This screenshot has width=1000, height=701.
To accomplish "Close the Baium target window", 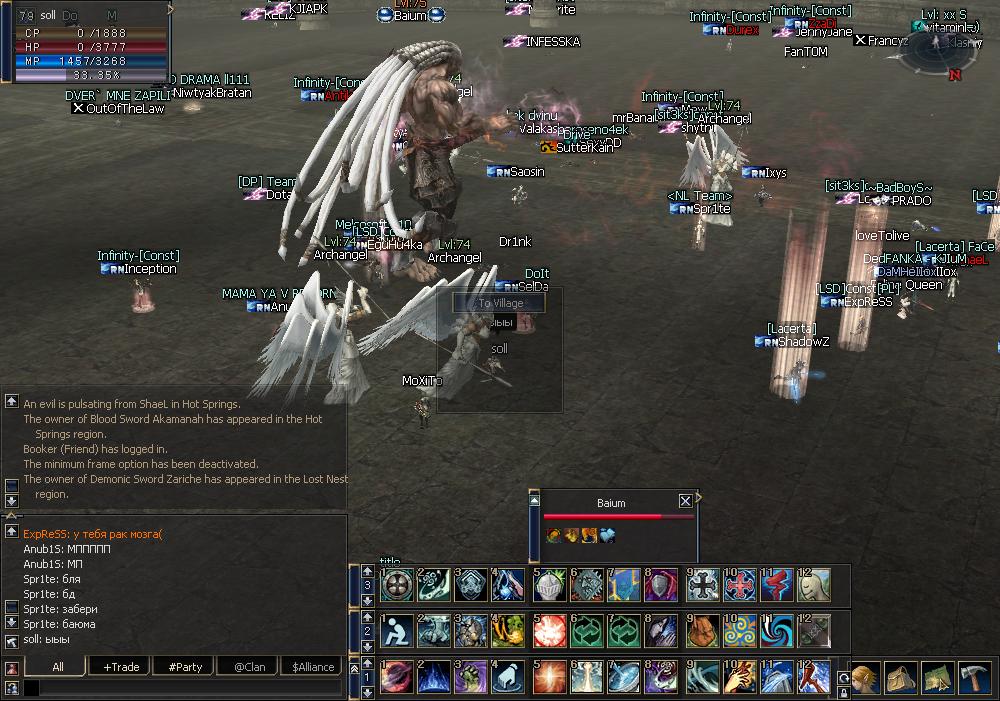I will pos(685,501).
